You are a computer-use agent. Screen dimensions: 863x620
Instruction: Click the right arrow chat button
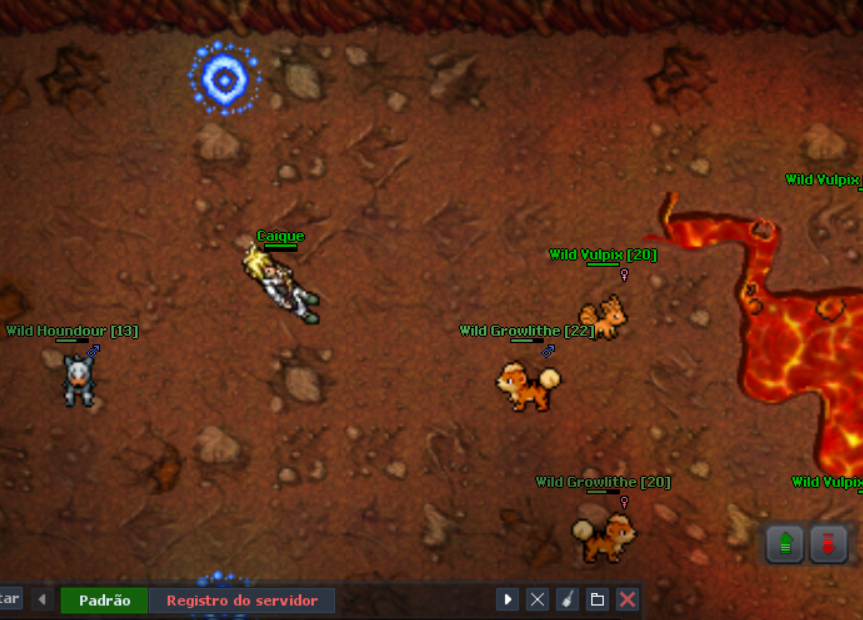click(x=508, y=599)
